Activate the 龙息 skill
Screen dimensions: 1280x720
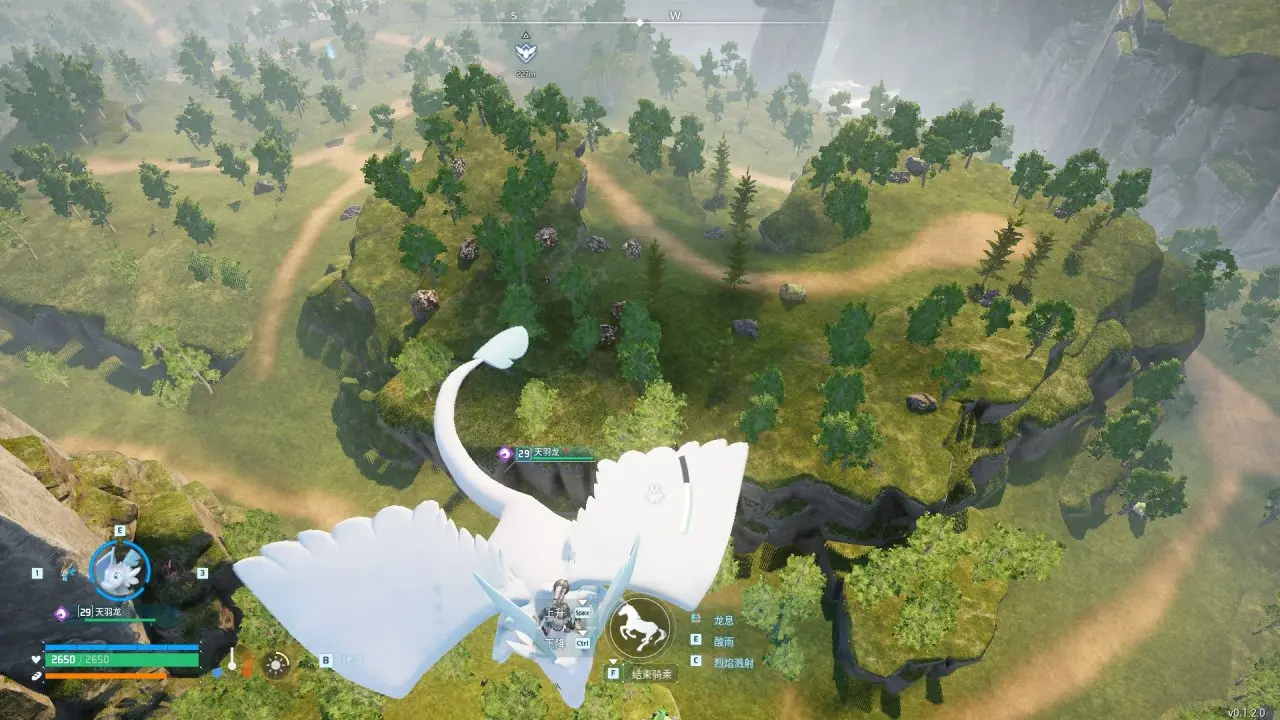(723, 620)
